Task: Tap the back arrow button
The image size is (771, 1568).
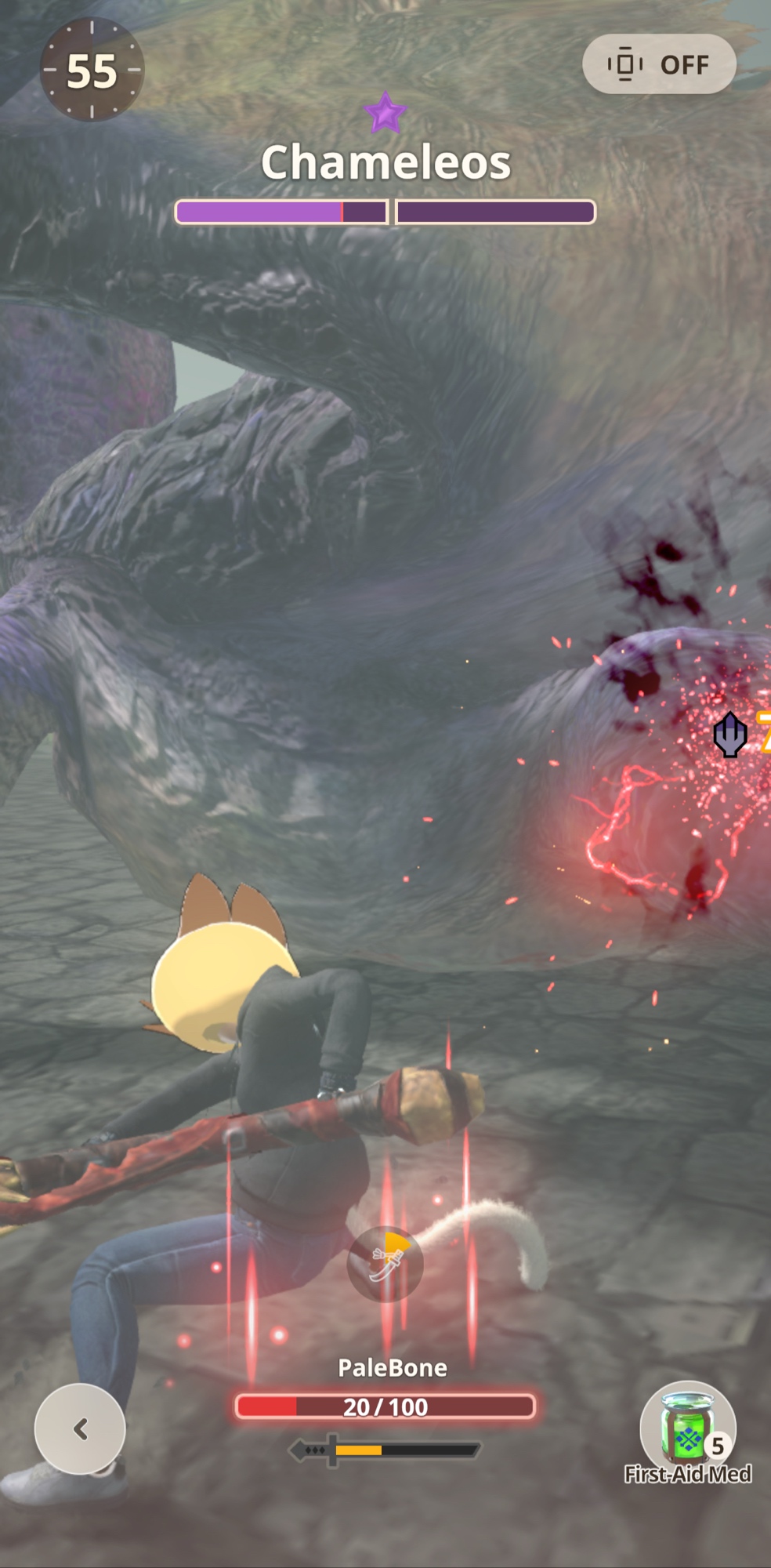Action: point(80,1428)
